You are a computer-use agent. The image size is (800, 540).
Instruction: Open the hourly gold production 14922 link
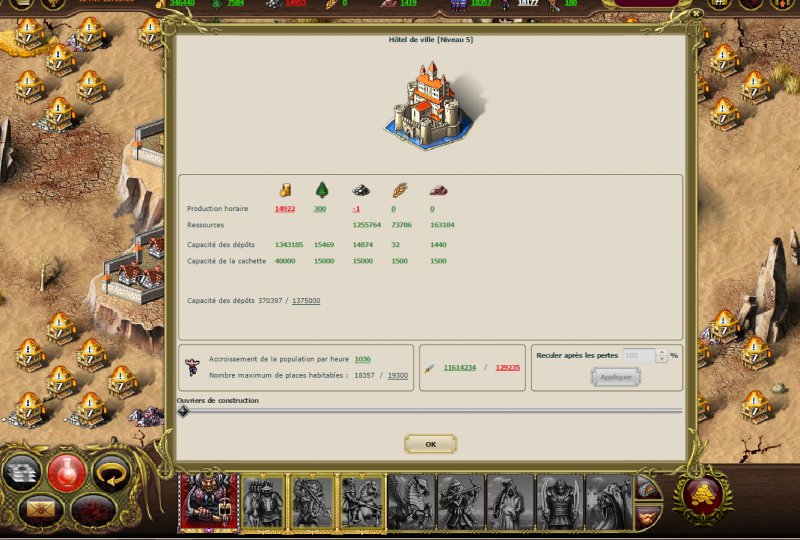[285, 208]
